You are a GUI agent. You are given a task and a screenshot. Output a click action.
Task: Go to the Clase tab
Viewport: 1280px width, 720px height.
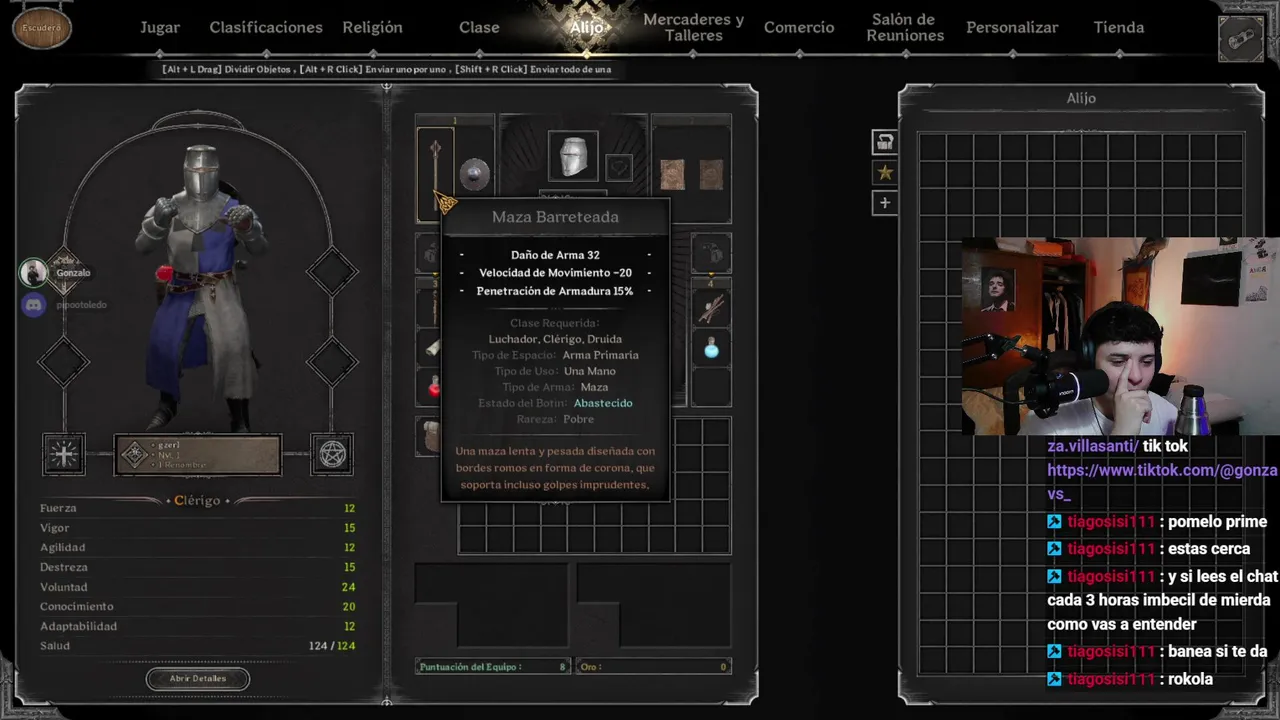click(x=479, y=28)
